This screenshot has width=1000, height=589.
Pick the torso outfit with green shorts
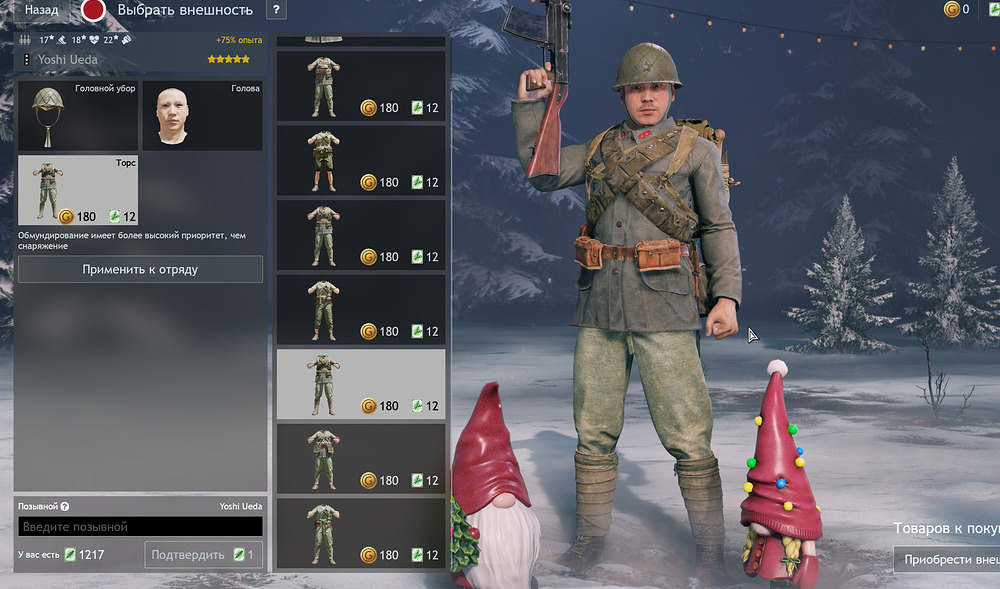pos(361,160)
